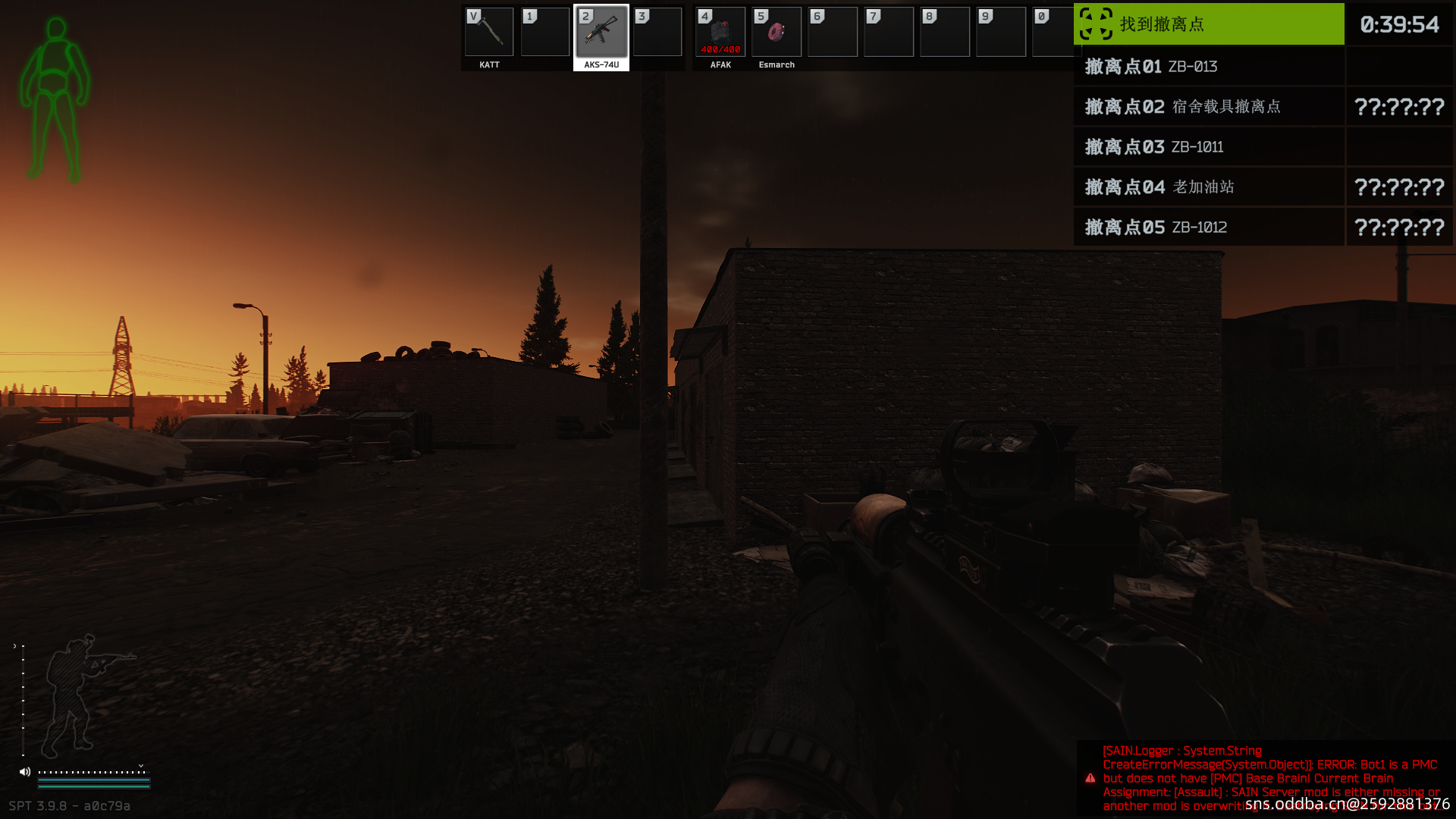This screenshot has height=819, width=1456.
Task: Choose extraction point 03 ZB-1011 row
Action: pyautogui.click(x=1209, y=147)
